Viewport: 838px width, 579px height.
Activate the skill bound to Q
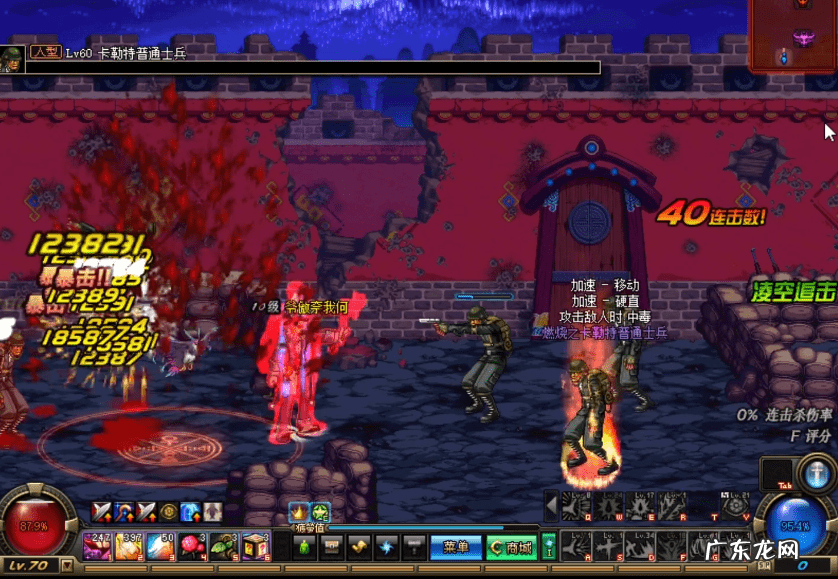[x=574, y=506]
